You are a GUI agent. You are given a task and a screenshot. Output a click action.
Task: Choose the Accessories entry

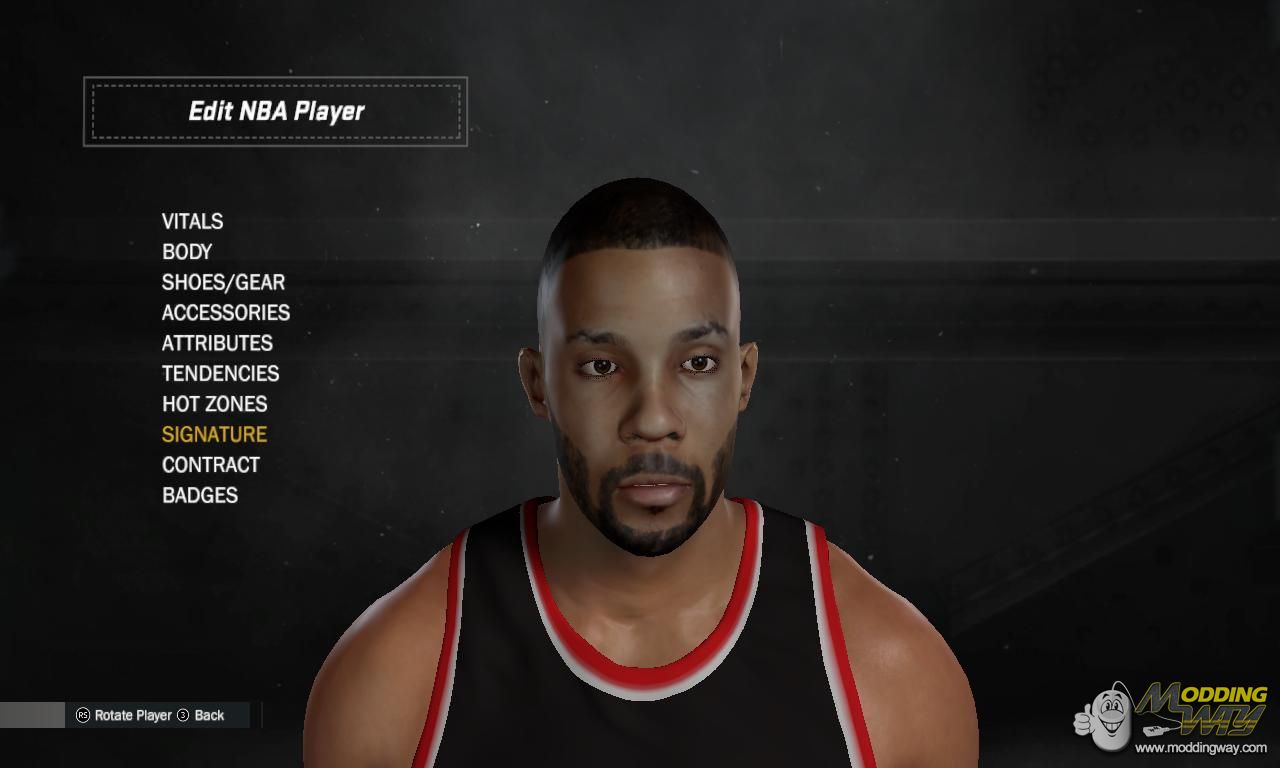coord(226,313)
